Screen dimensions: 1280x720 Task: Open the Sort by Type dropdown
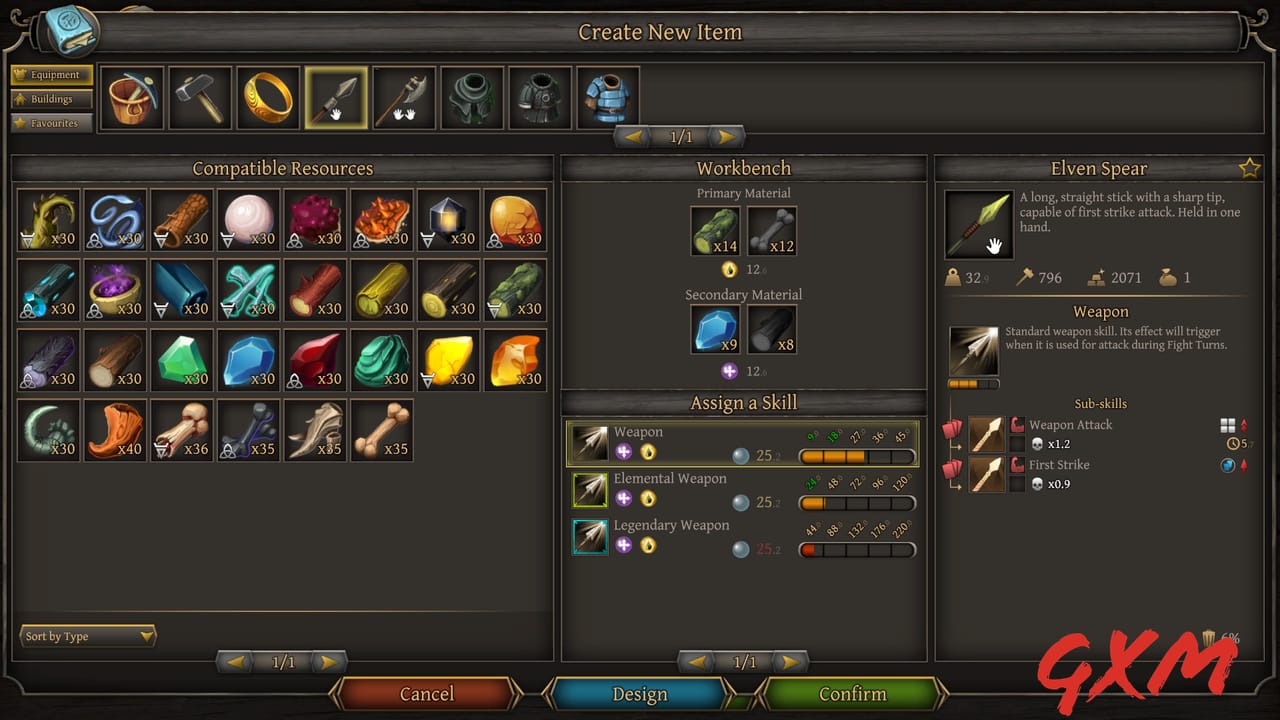point(89,636)
